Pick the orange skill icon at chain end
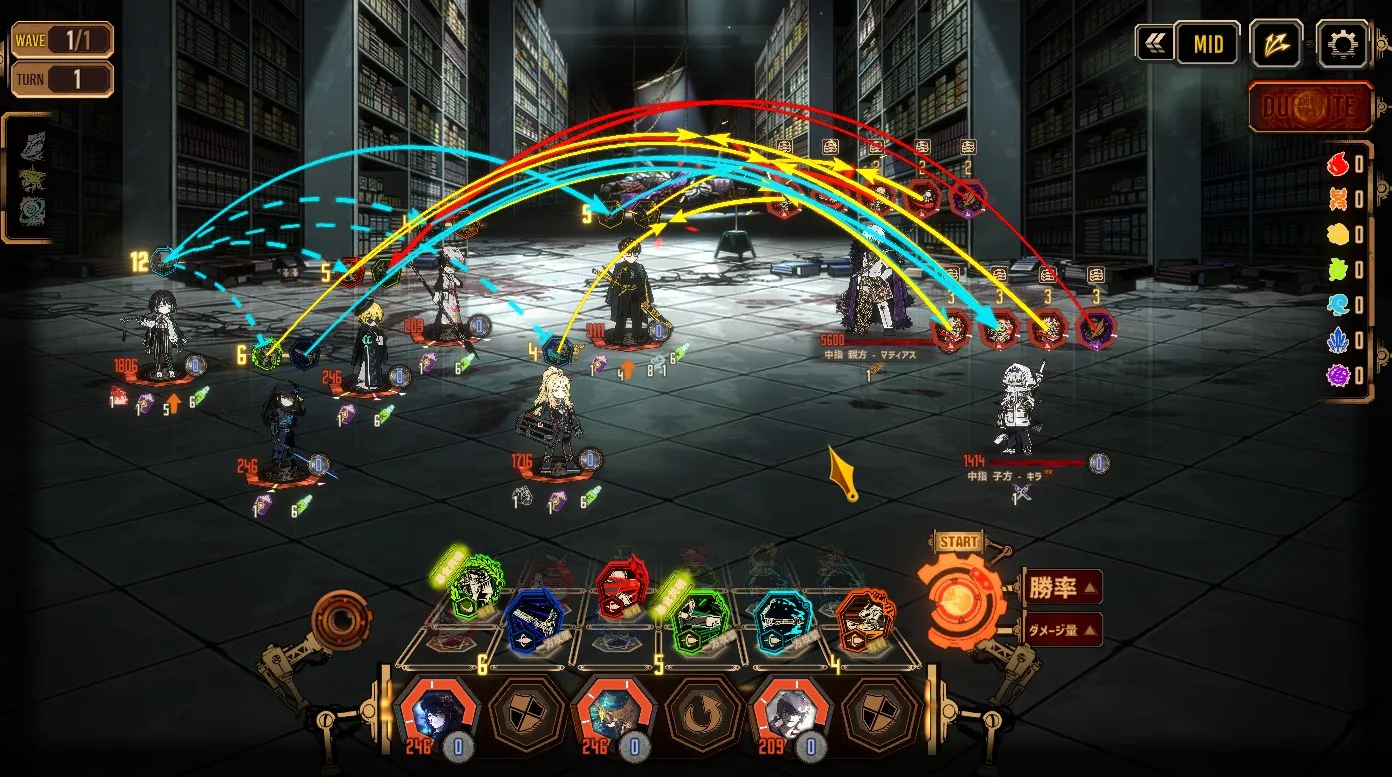This screenshot has width=1392, height=777. point(863,619)
